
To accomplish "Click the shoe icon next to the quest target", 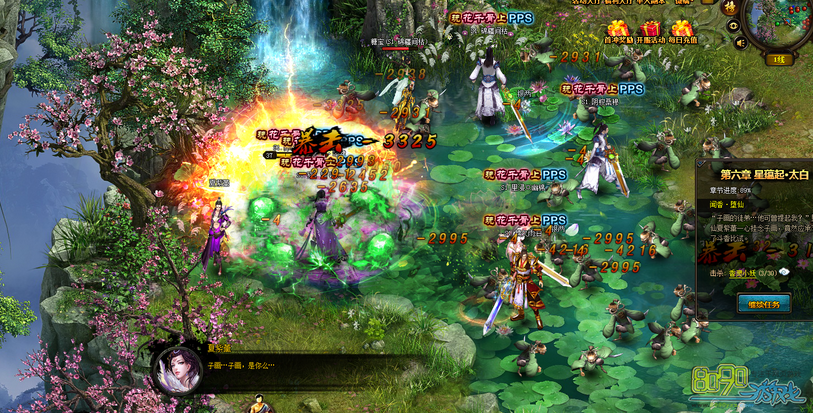I will (x=784, y=271).
